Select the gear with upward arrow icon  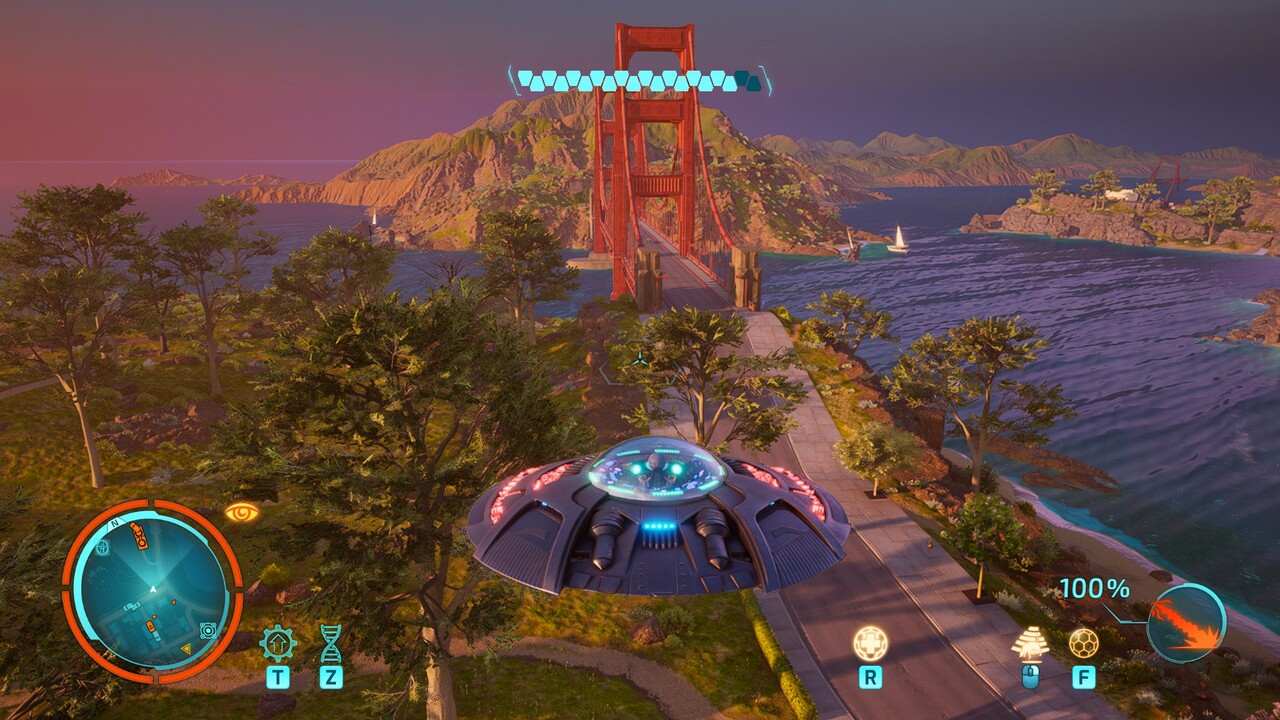tap(278, 642)
